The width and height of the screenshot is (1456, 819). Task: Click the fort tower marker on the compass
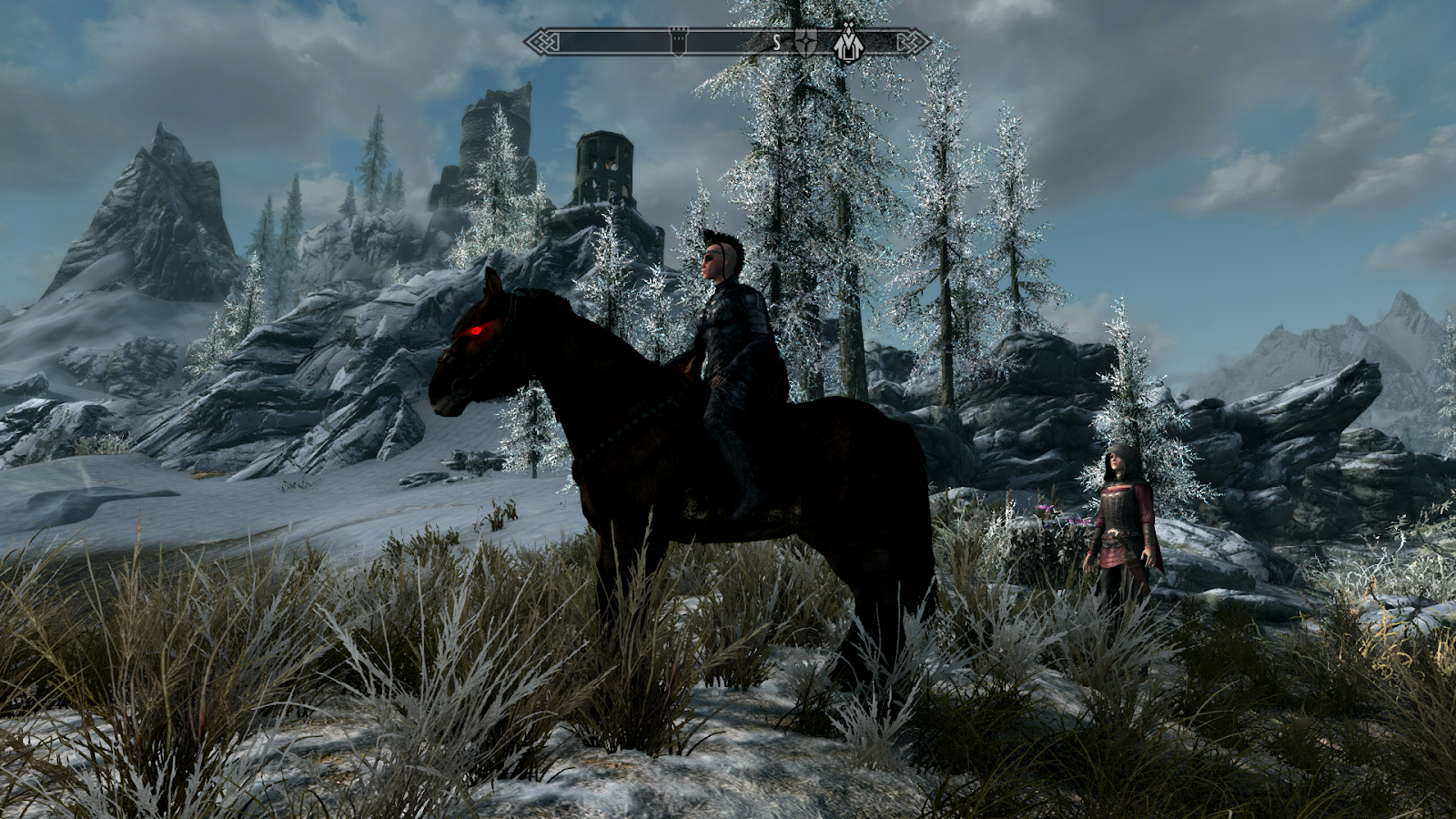[x=678, y=42]
